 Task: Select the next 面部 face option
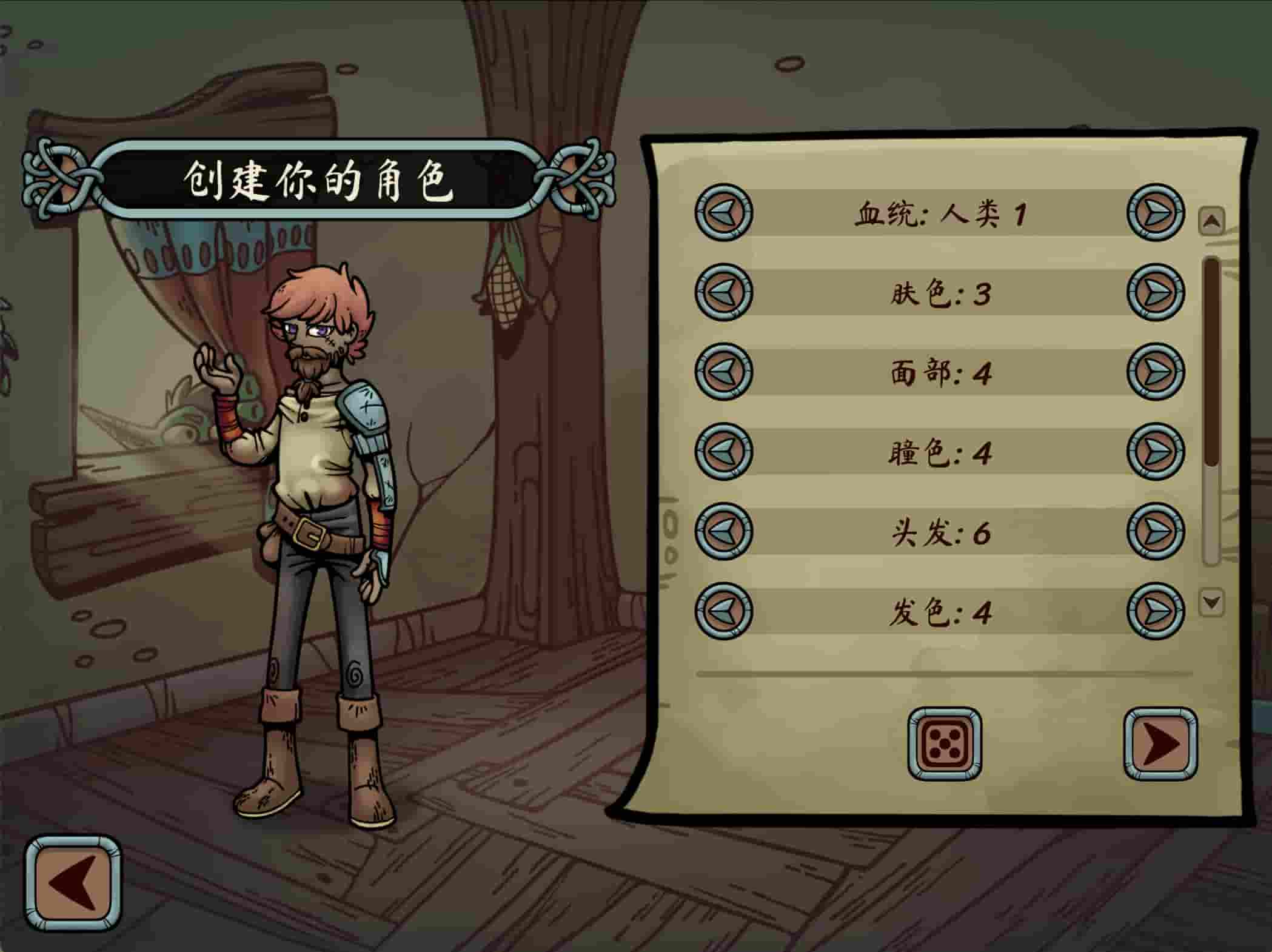click(x=1156, y=372)
